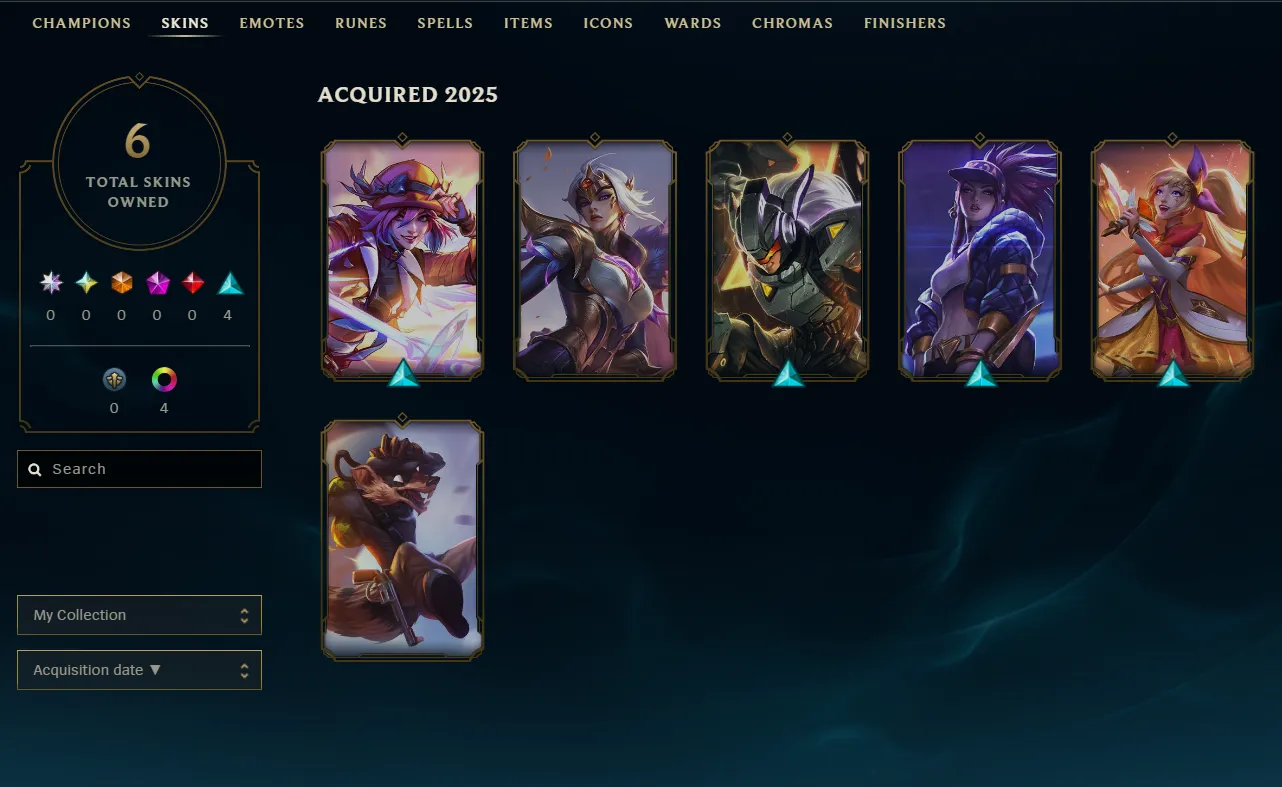Open the CHROMAS tab
This screenshot has width=1282, height=787.
point(792,23)
